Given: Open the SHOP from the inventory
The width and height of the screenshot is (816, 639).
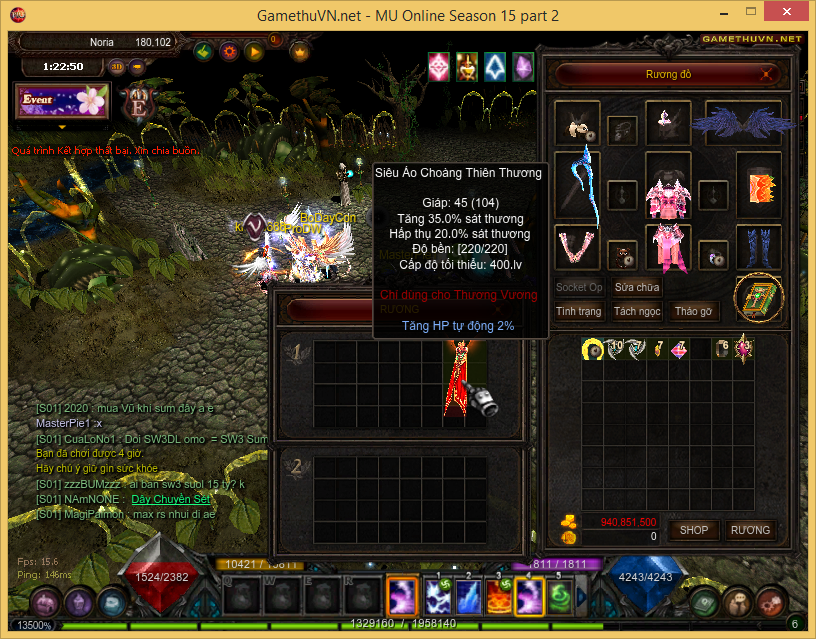Looking at the screenshot, I should [x=694, y=530].
